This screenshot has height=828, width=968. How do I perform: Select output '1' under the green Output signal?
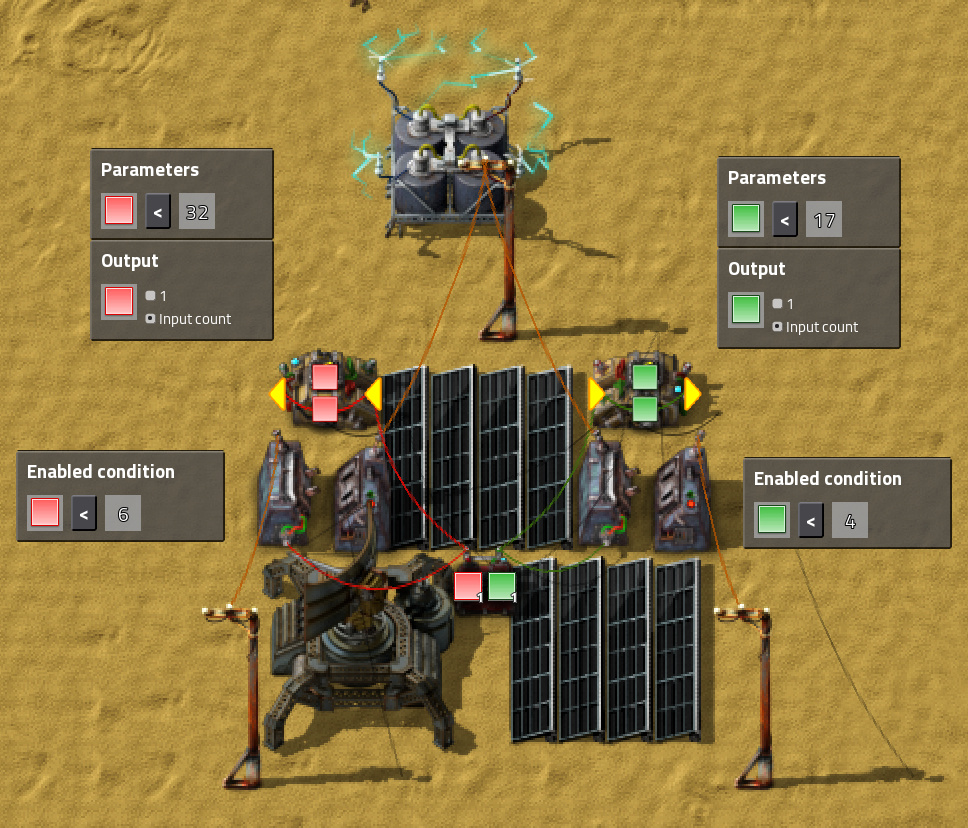pyautogui.click(x=777, y=304)
